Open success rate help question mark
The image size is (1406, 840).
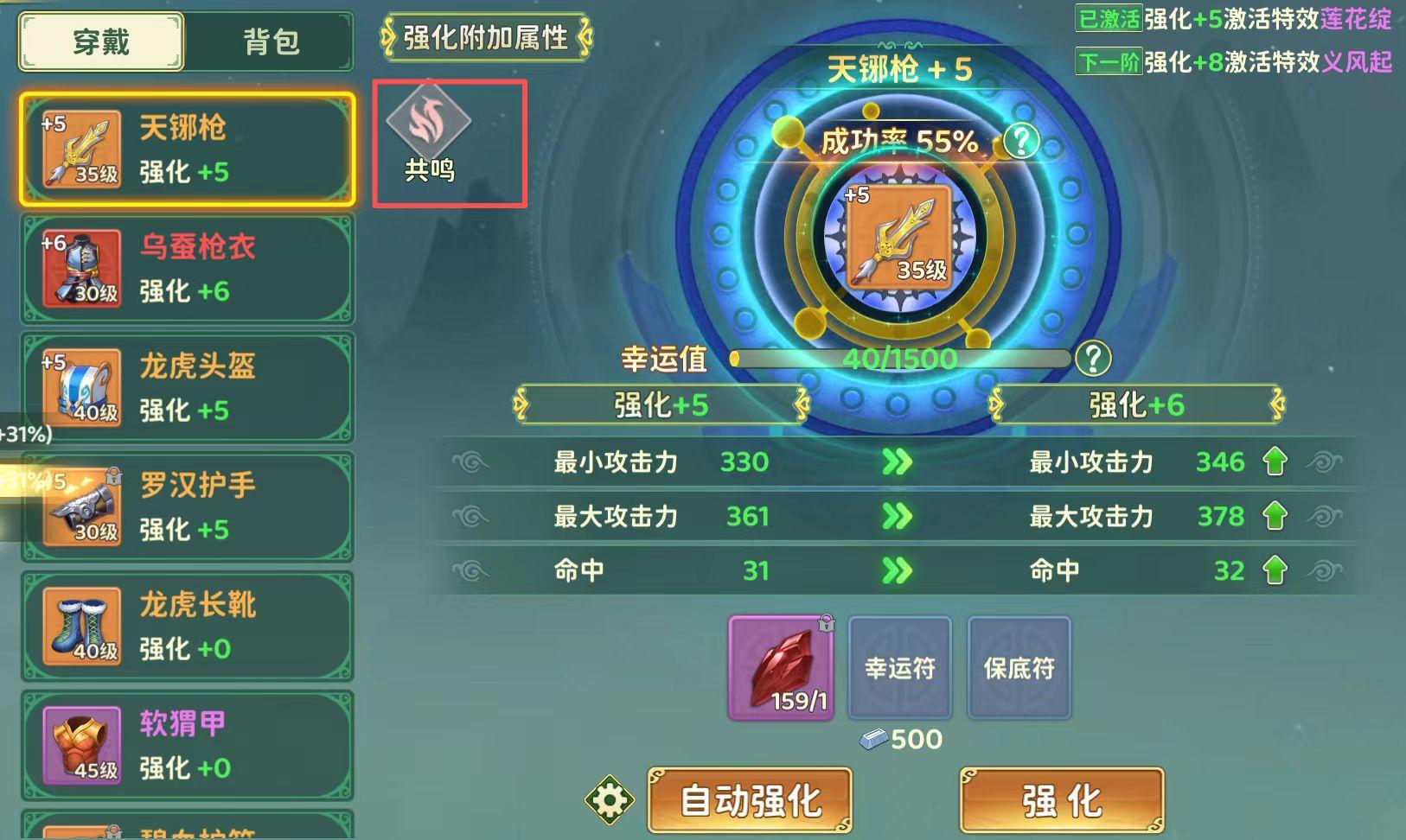pos(1022,138)
